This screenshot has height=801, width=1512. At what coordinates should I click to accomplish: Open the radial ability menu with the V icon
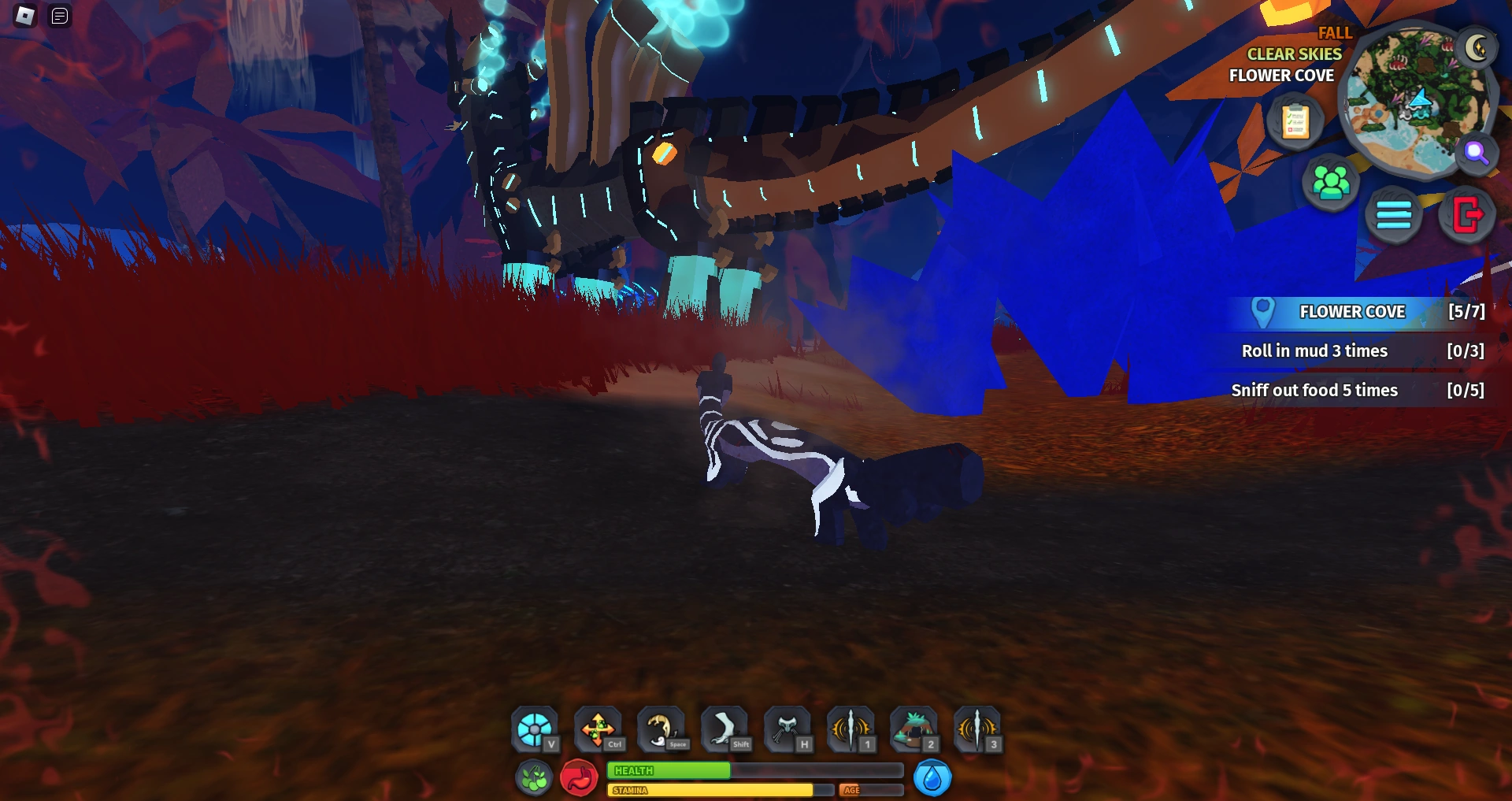(x=536, y=729)
